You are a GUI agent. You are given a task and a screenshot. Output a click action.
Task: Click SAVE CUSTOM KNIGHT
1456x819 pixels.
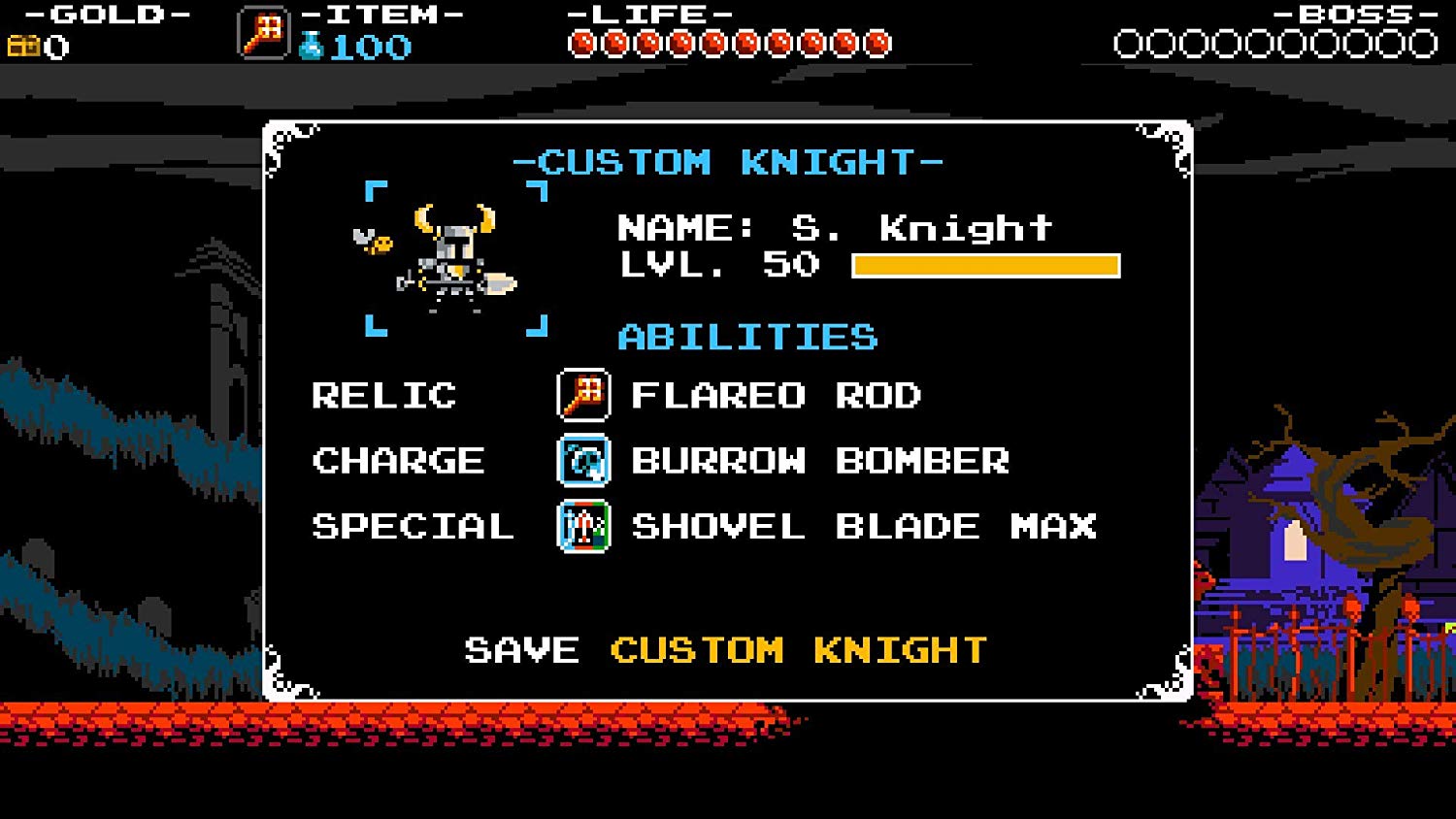724,649
